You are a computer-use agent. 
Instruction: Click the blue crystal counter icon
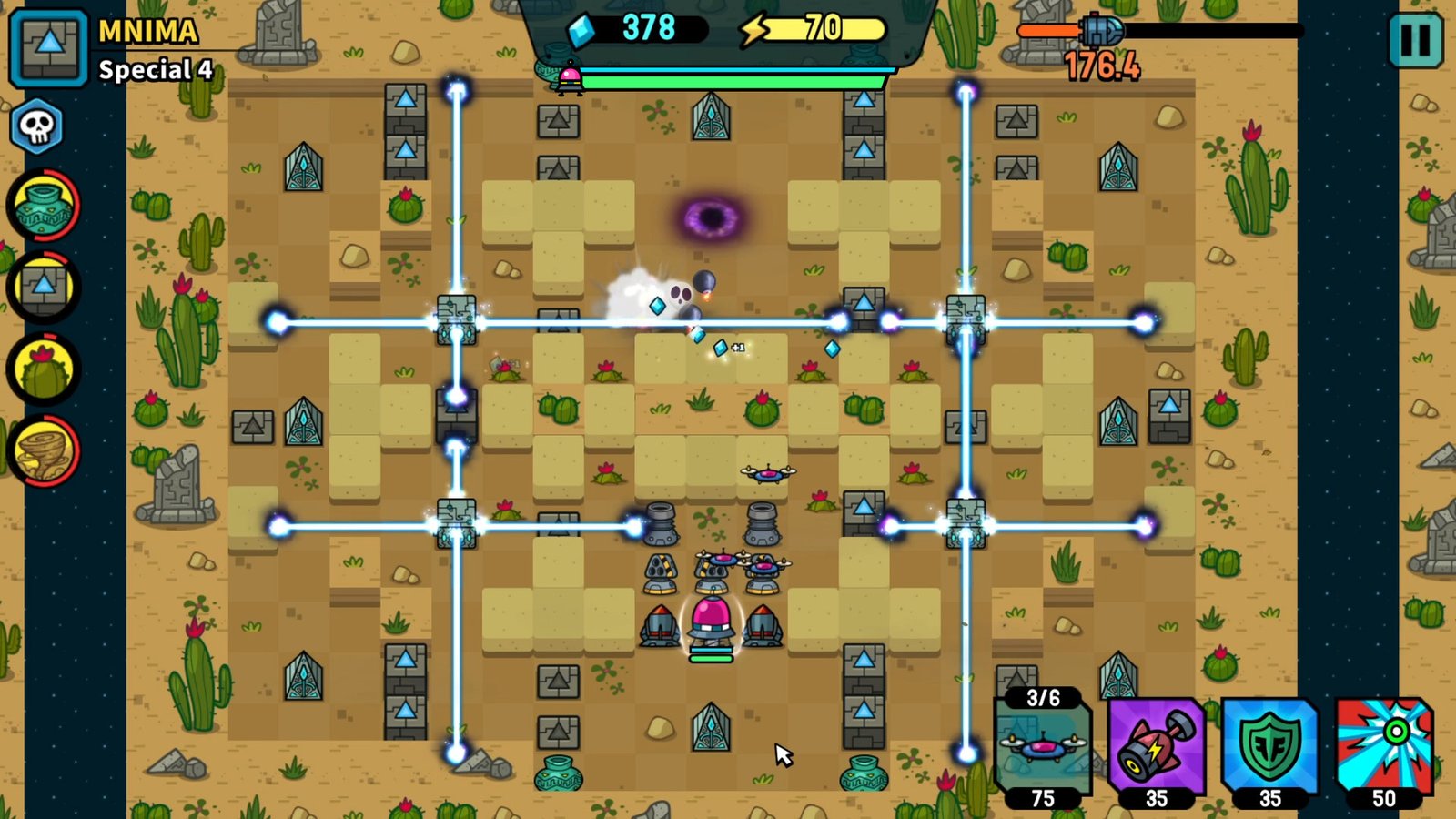pyautogui.click(x=580, y=29)
